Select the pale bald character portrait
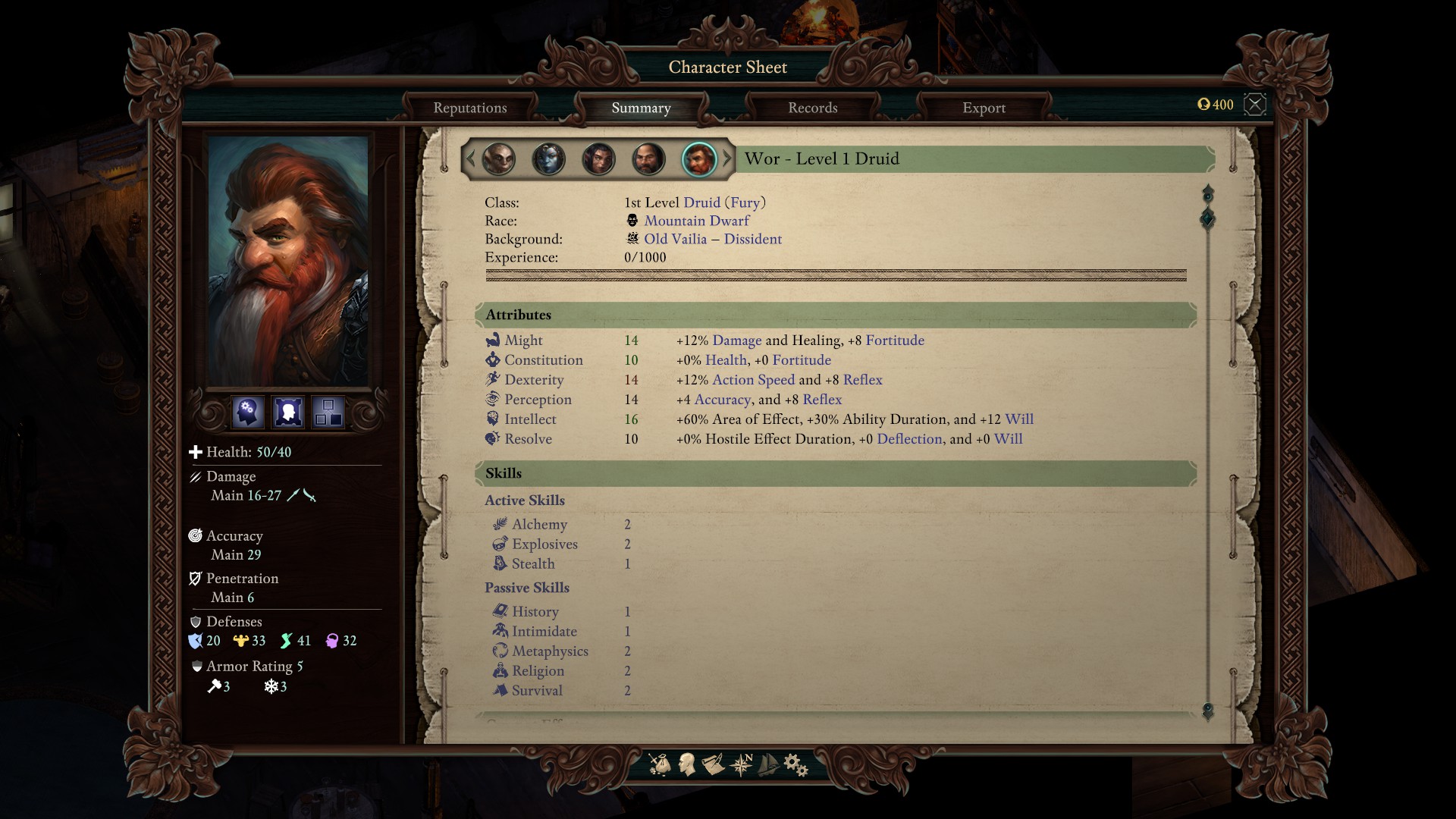Viewport: 1456px width, 819px height. pos(498,159)
